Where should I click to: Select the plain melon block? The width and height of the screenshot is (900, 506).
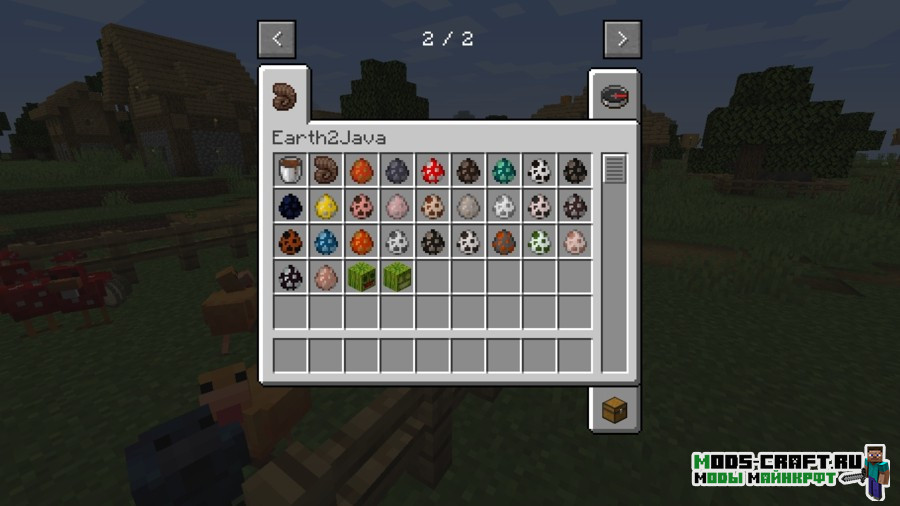(397, 277)
